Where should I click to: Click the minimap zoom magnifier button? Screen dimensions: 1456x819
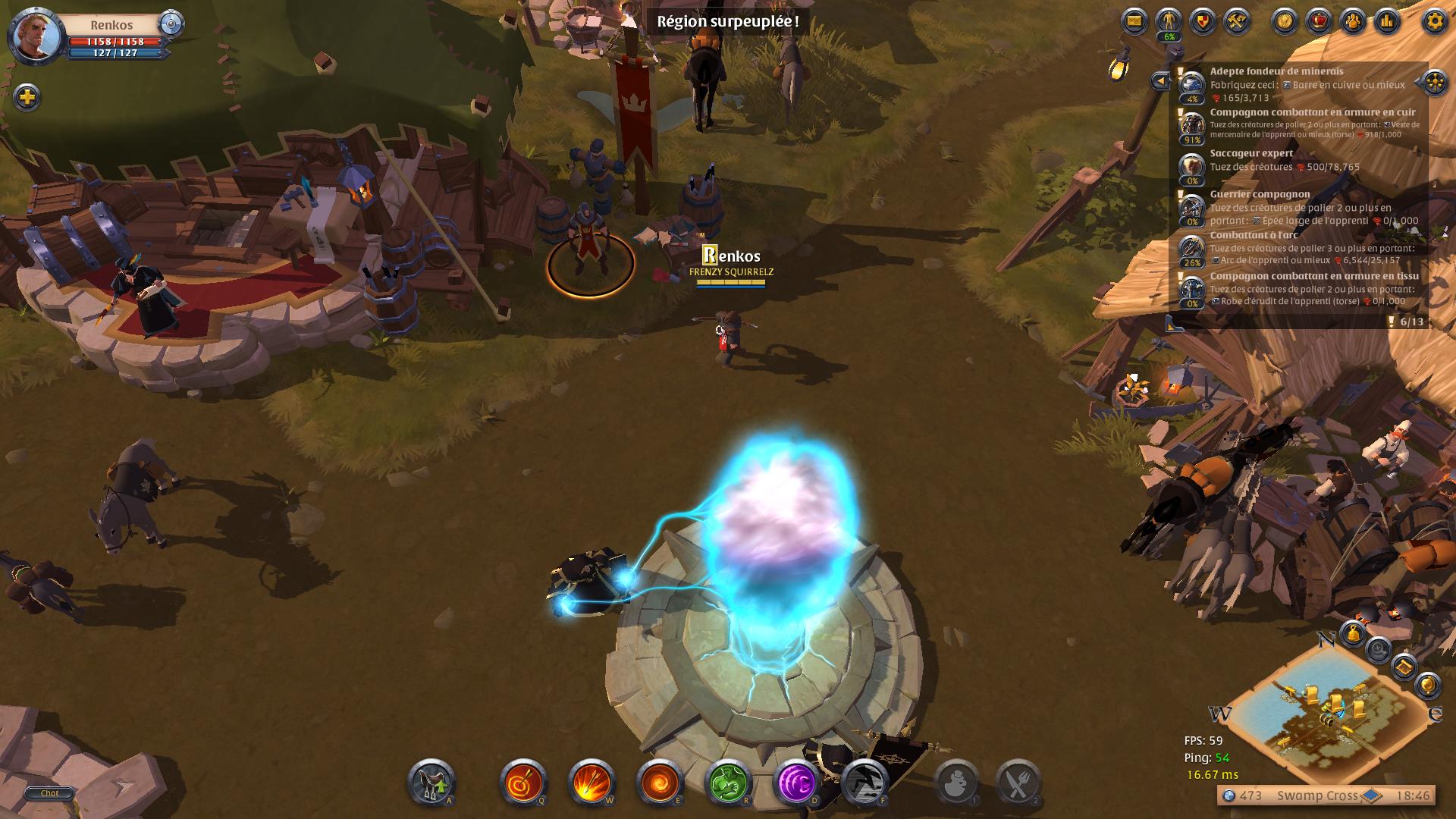(1378, 650)
